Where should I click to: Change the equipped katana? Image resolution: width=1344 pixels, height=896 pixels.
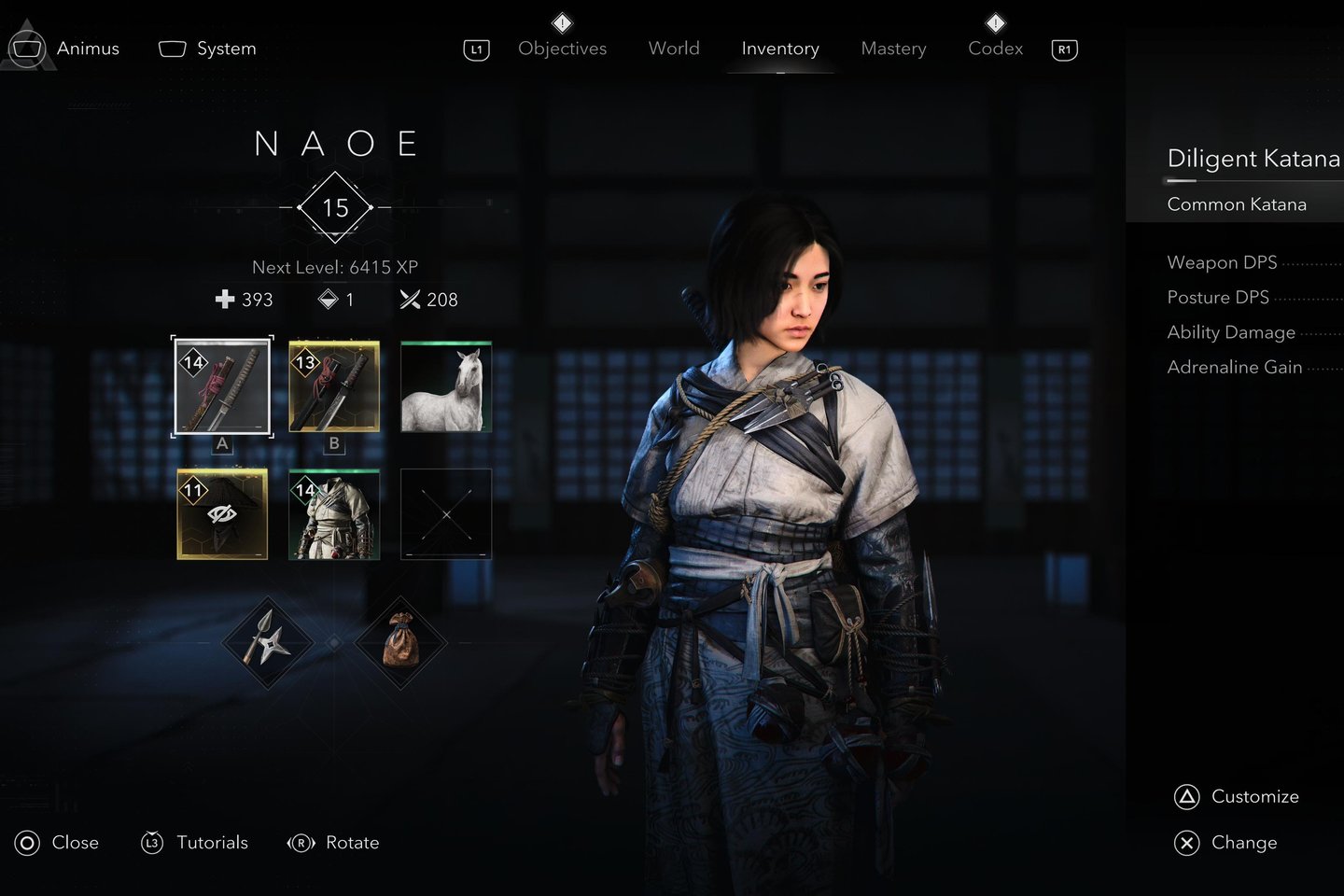point(1226,843)
